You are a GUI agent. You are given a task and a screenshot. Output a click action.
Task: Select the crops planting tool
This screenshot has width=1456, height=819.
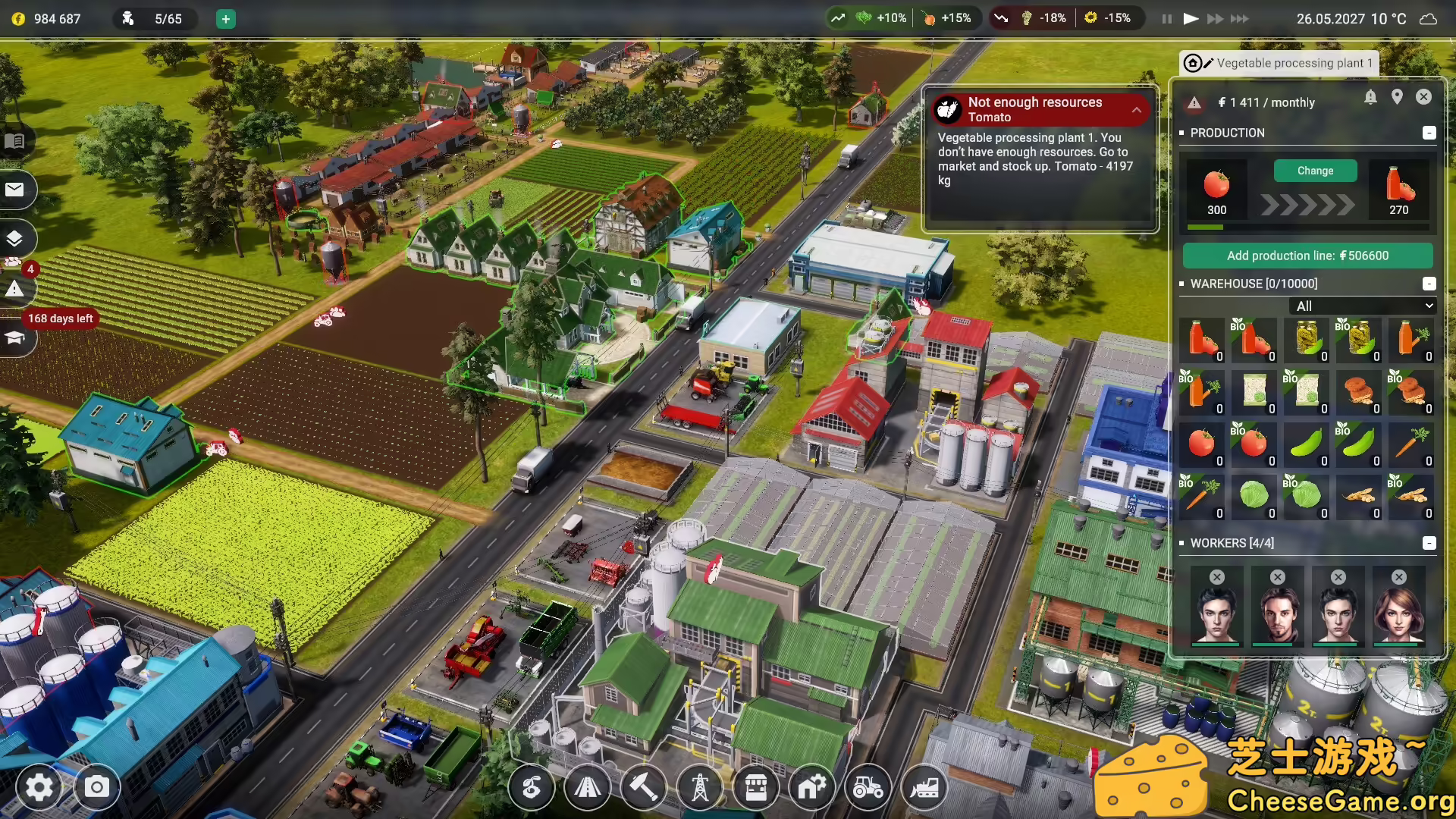(x=530, y=787)
